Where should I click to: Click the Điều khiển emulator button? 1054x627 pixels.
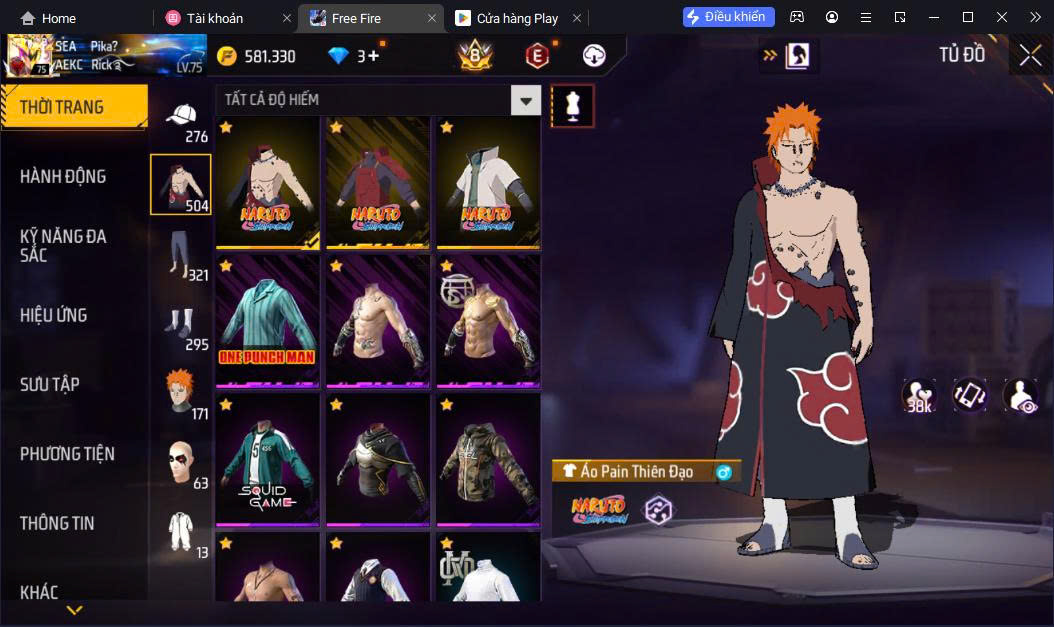728,17
